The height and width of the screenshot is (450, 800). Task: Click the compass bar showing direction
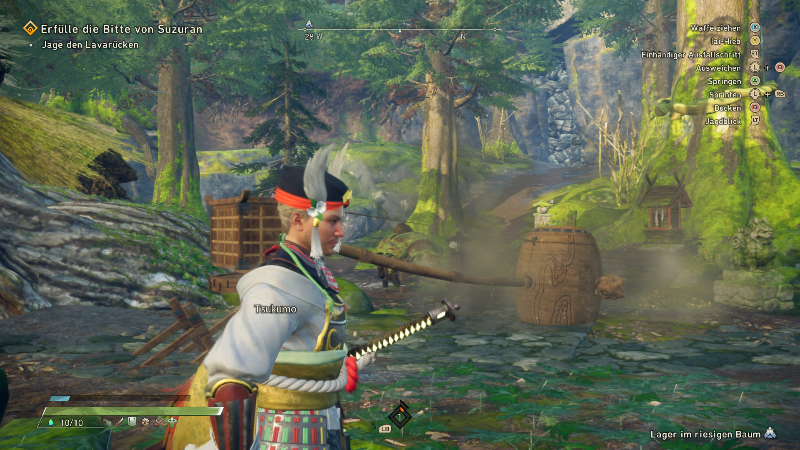click(400, 30)
